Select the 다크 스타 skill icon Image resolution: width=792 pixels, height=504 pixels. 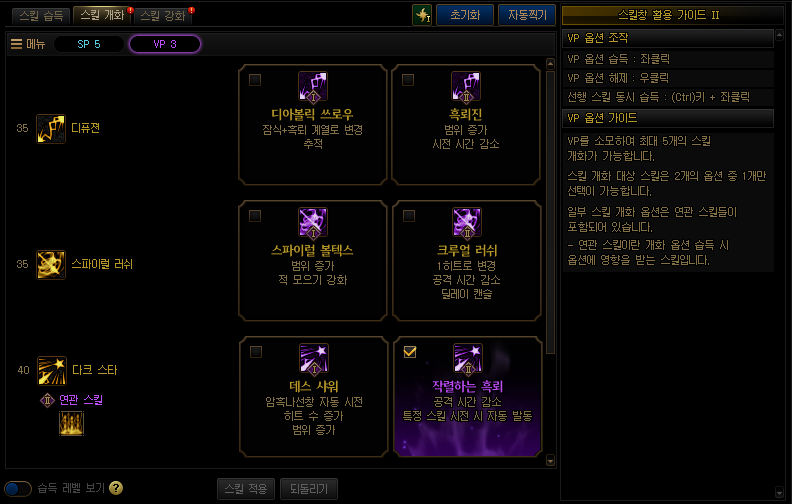(x=51, y=370)
